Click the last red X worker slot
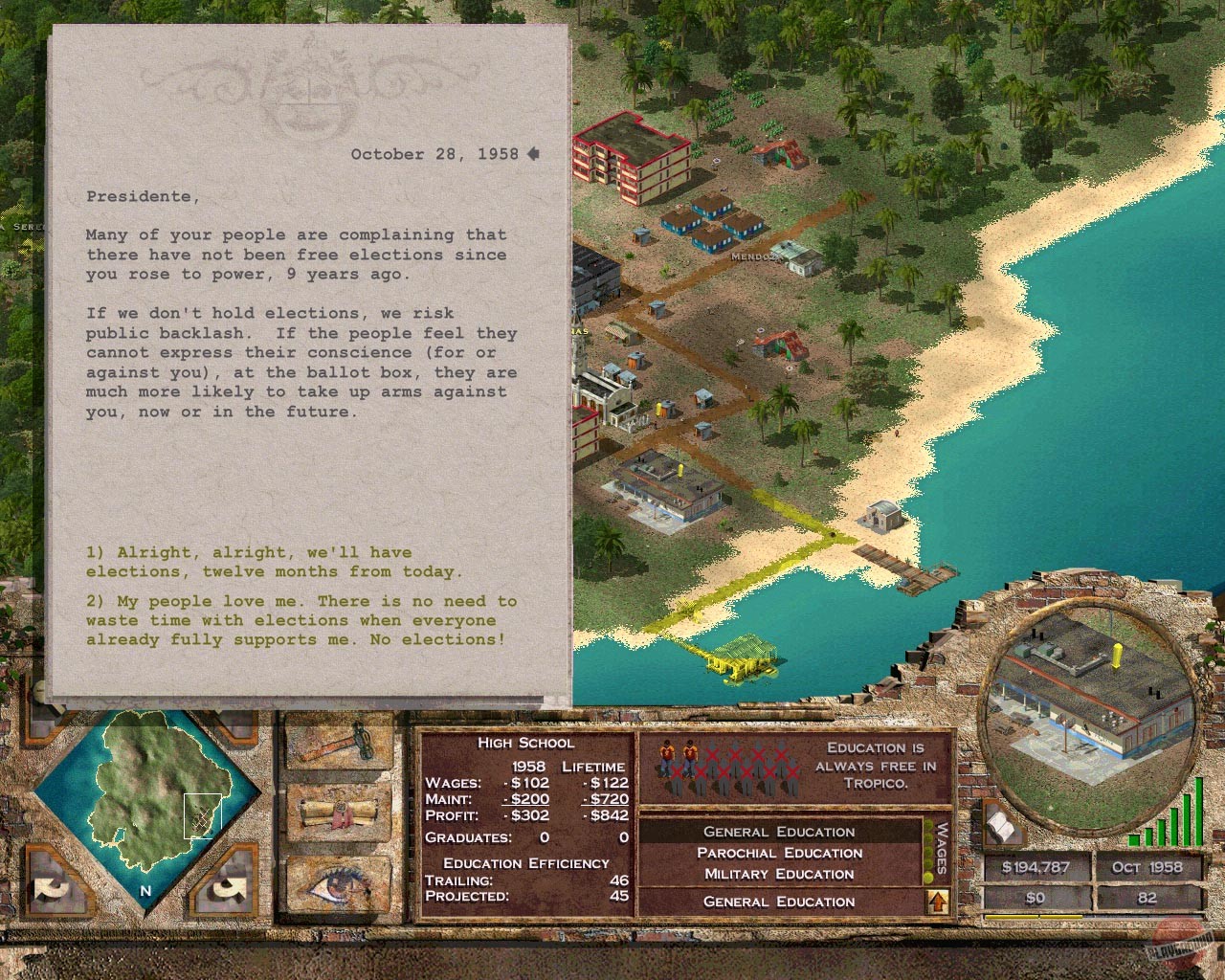The height and width of the screenshot is (980, 1225). coord(791,771)
